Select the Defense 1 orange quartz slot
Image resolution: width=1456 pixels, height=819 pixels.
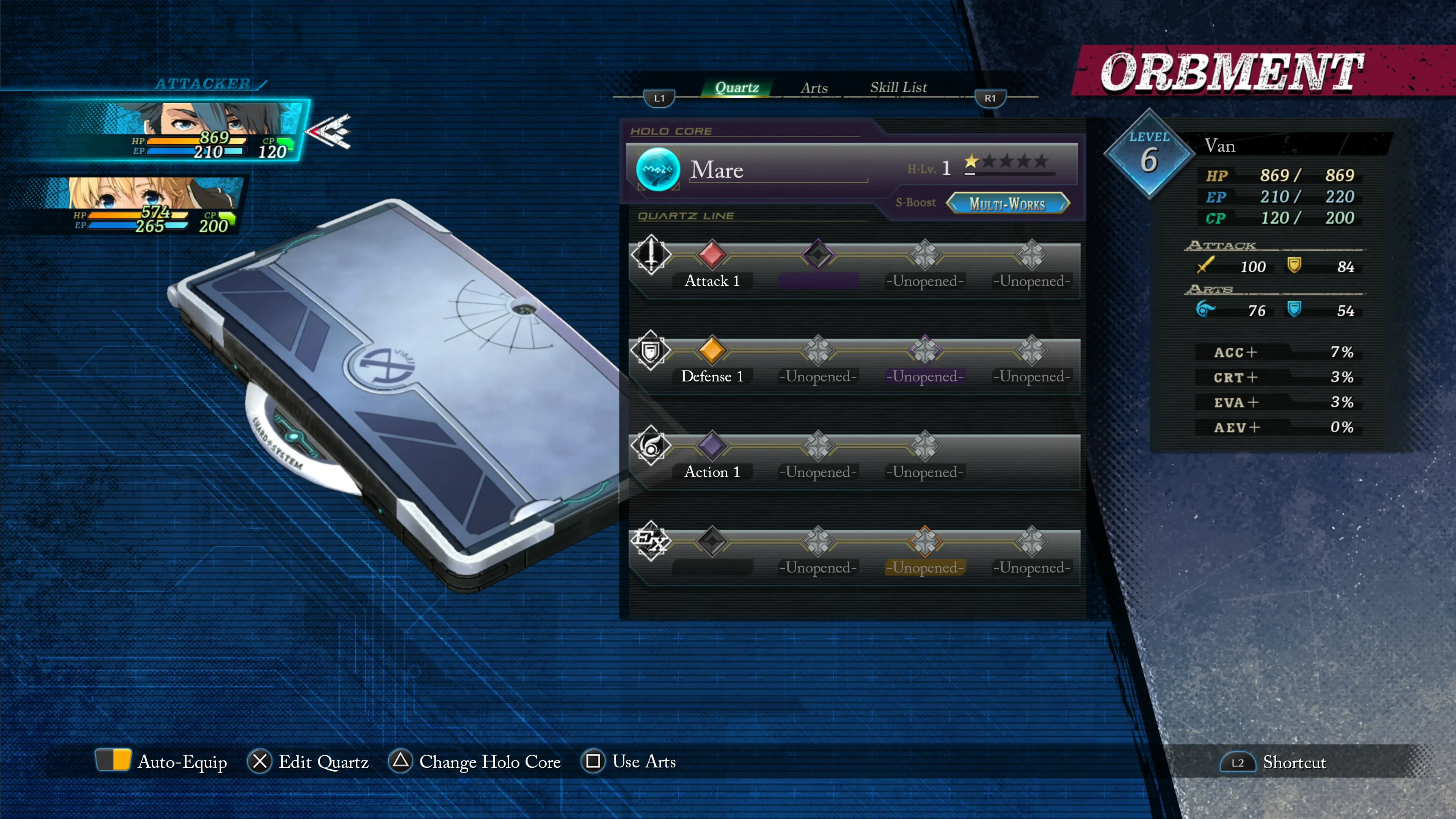coord(712,350)
